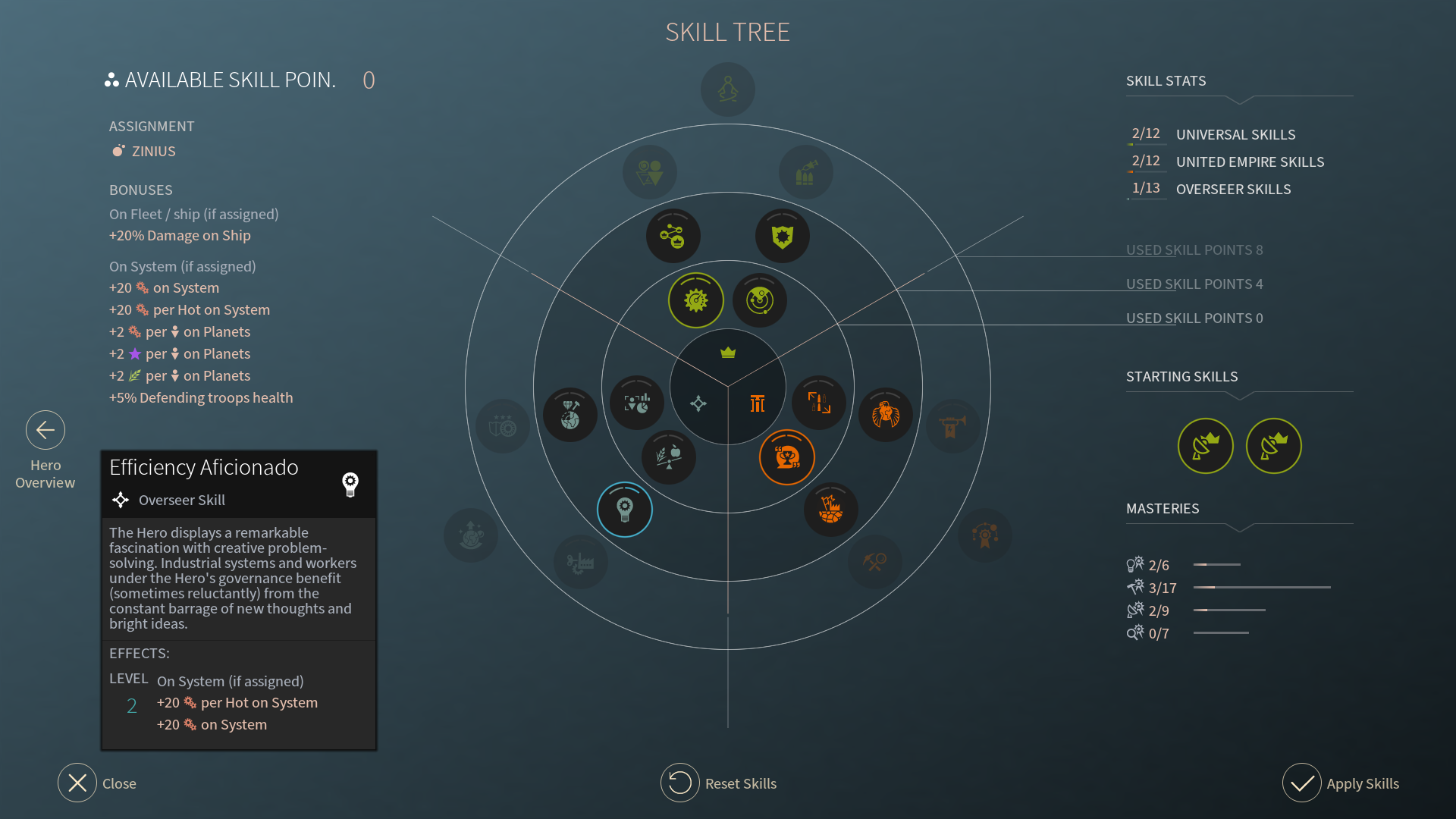Select the lightbulb Efficiency Aficionado skill
Image resolution: width=1456 pixels, height=819 pixels.
(625, 510)
